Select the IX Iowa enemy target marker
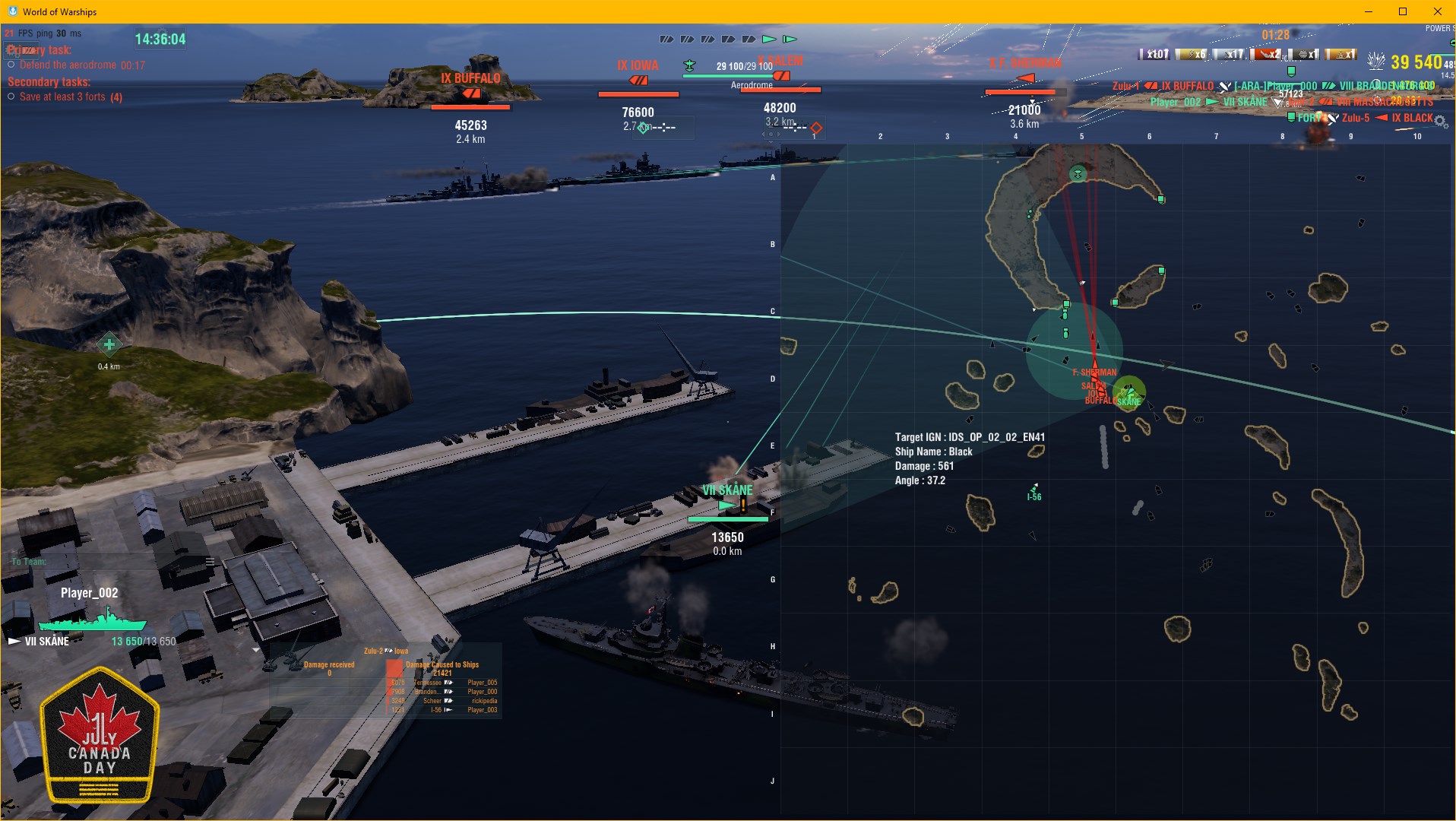 point(638,80)
